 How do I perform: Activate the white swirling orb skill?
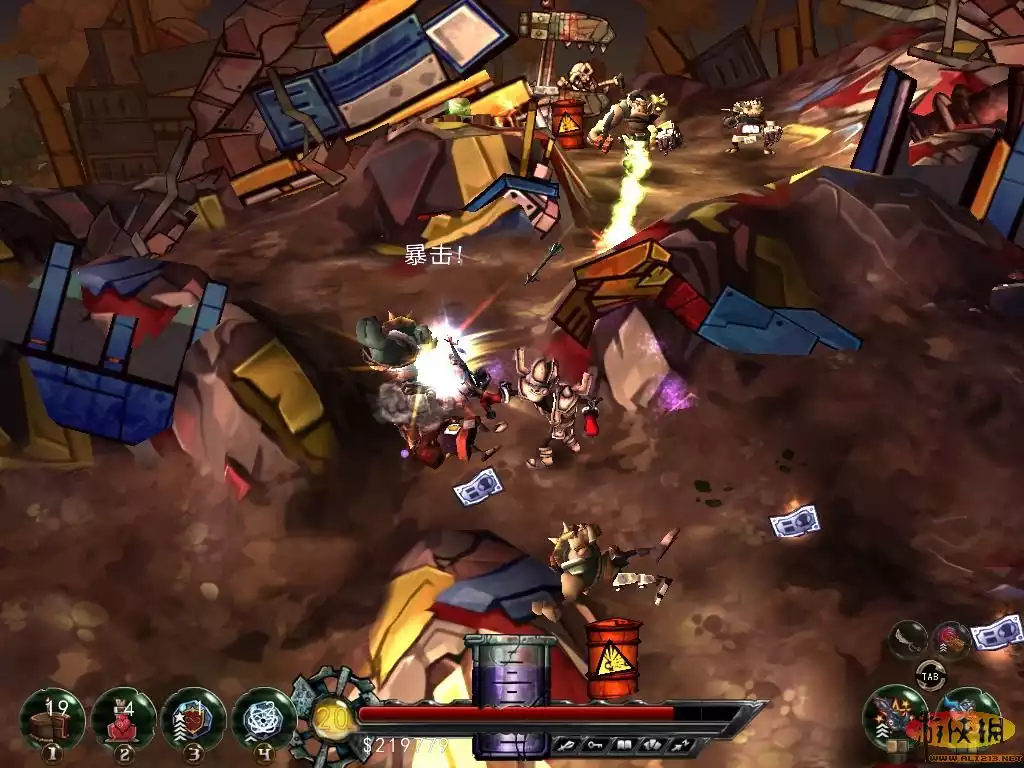[x=263, y=718]
